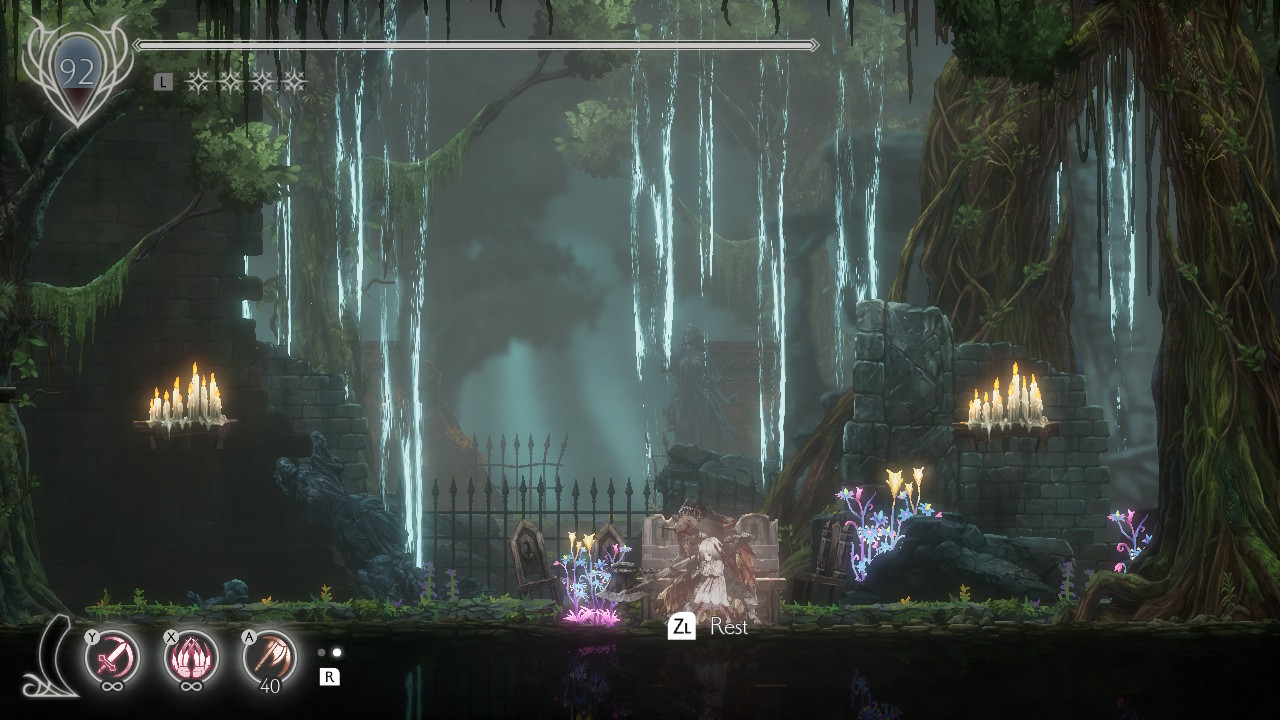Activate the sword slash skill icon

[x=112, y=657]
